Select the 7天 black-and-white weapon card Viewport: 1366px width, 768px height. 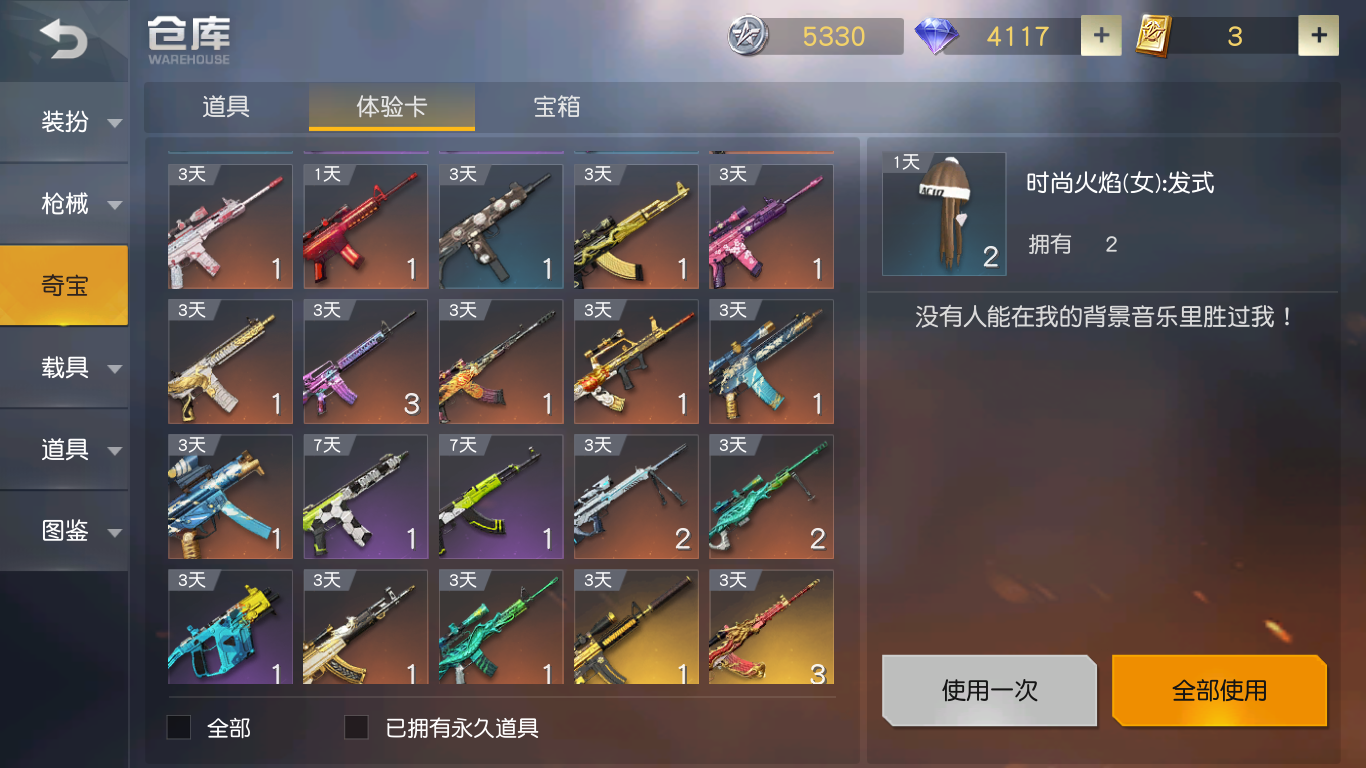pos(365,496)
